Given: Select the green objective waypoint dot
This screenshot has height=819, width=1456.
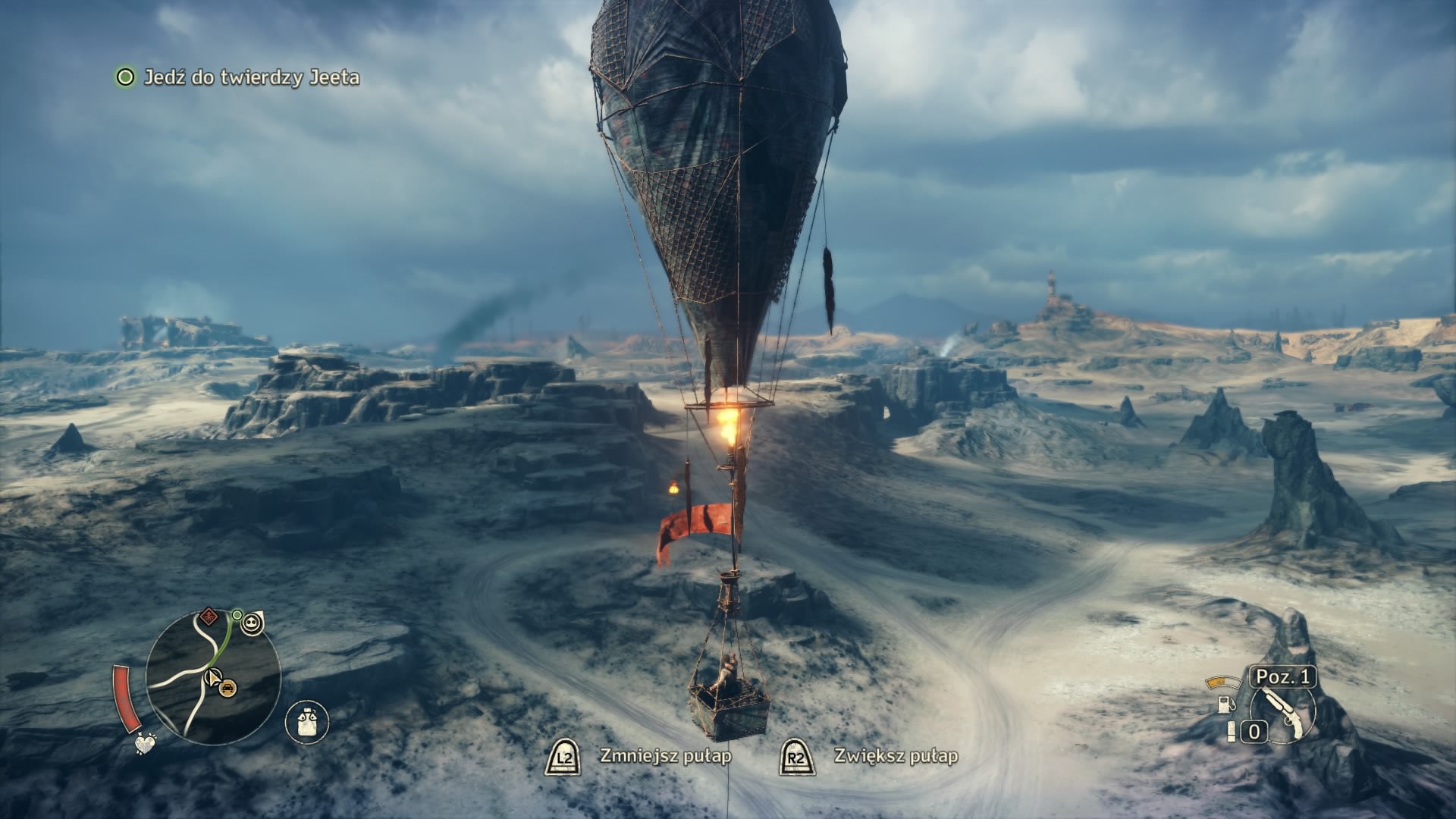Looking at the screenshot, I should click(237, 614).
